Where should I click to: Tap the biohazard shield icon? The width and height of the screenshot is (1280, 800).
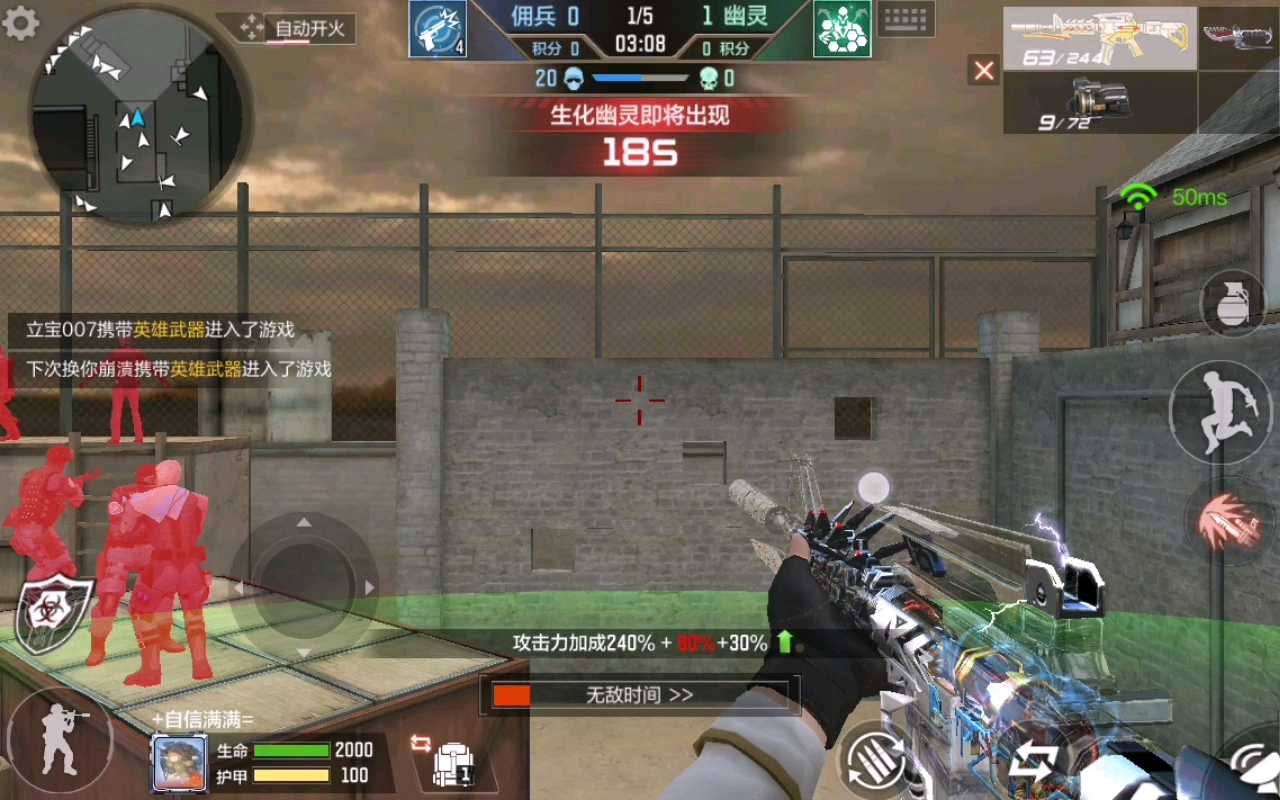[55, 611]
